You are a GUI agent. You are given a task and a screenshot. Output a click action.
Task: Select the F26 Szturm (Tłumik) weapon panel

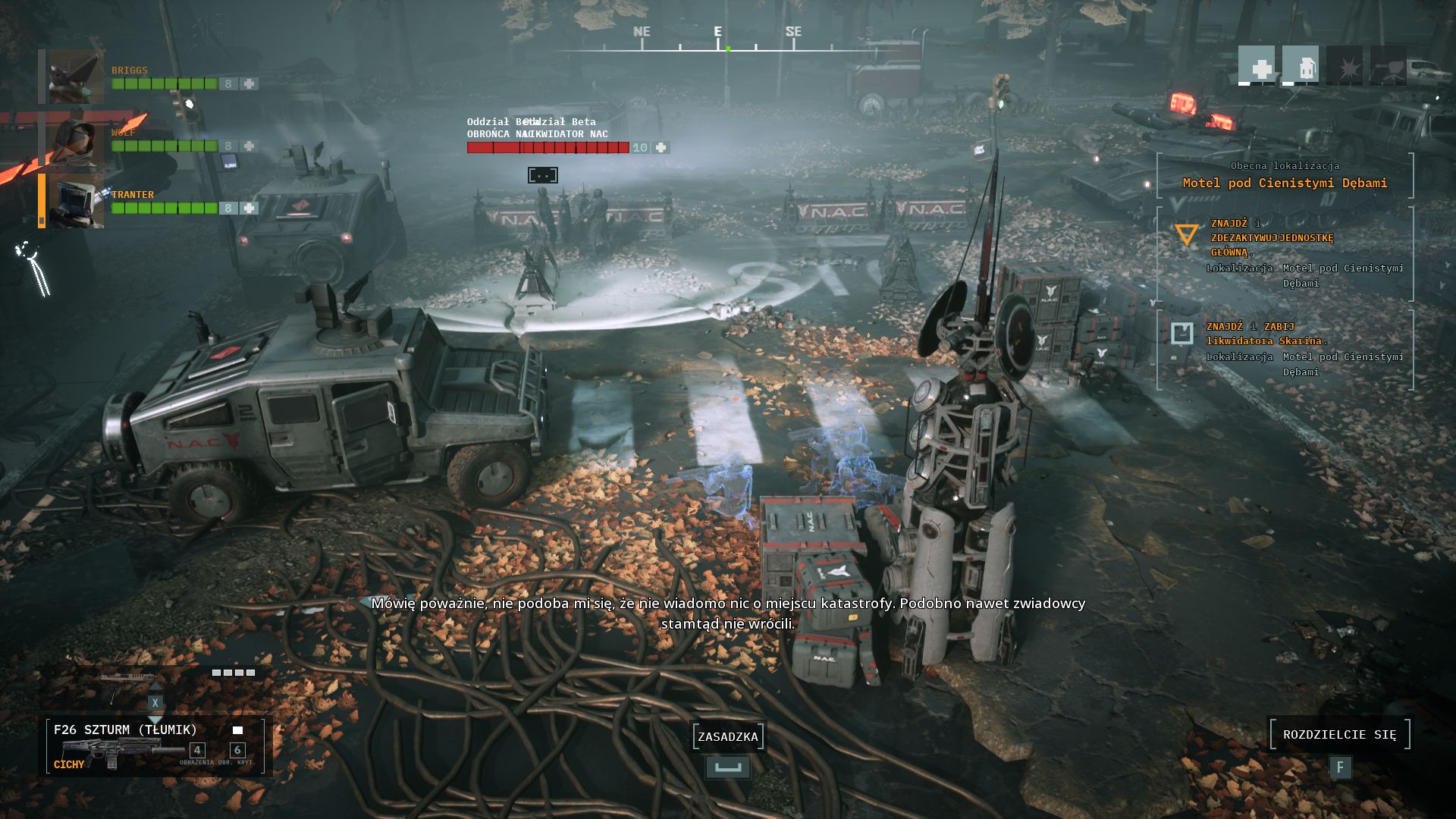(155, 745)
